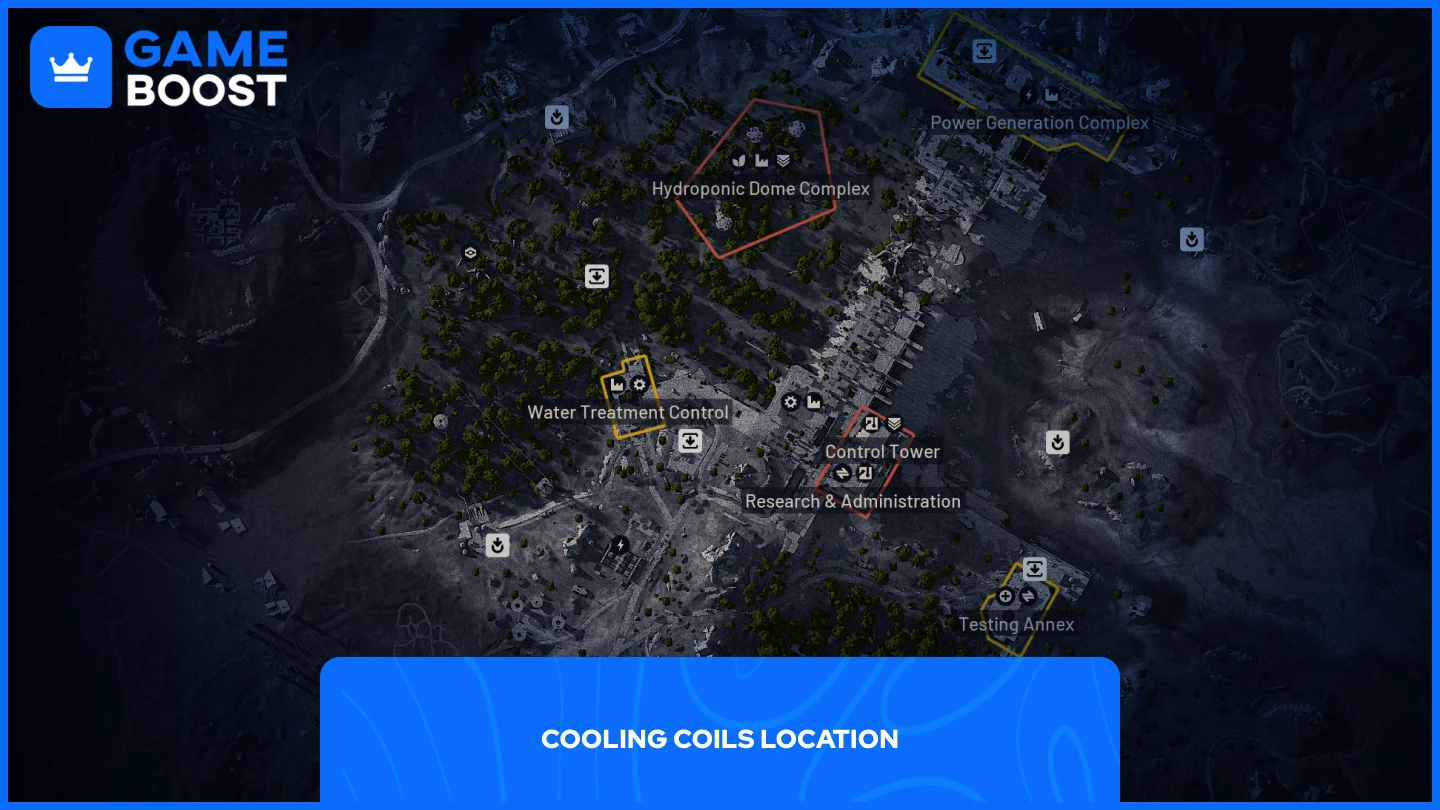The width and height of the screenshot is (1440, 810).
Task: Click the swap arrows icon at Research & Administration
Action: tap(842, 473)
